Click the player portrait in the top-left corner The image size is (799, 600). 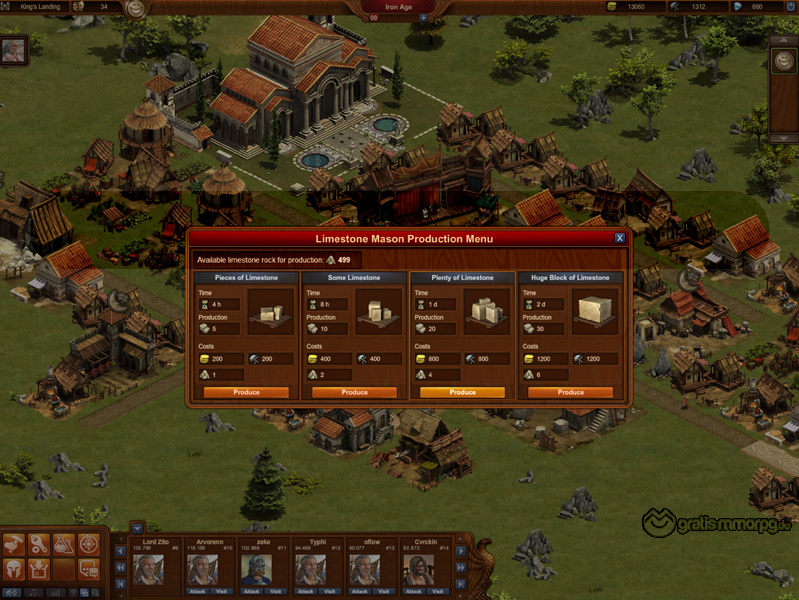[x=13, y=51]
